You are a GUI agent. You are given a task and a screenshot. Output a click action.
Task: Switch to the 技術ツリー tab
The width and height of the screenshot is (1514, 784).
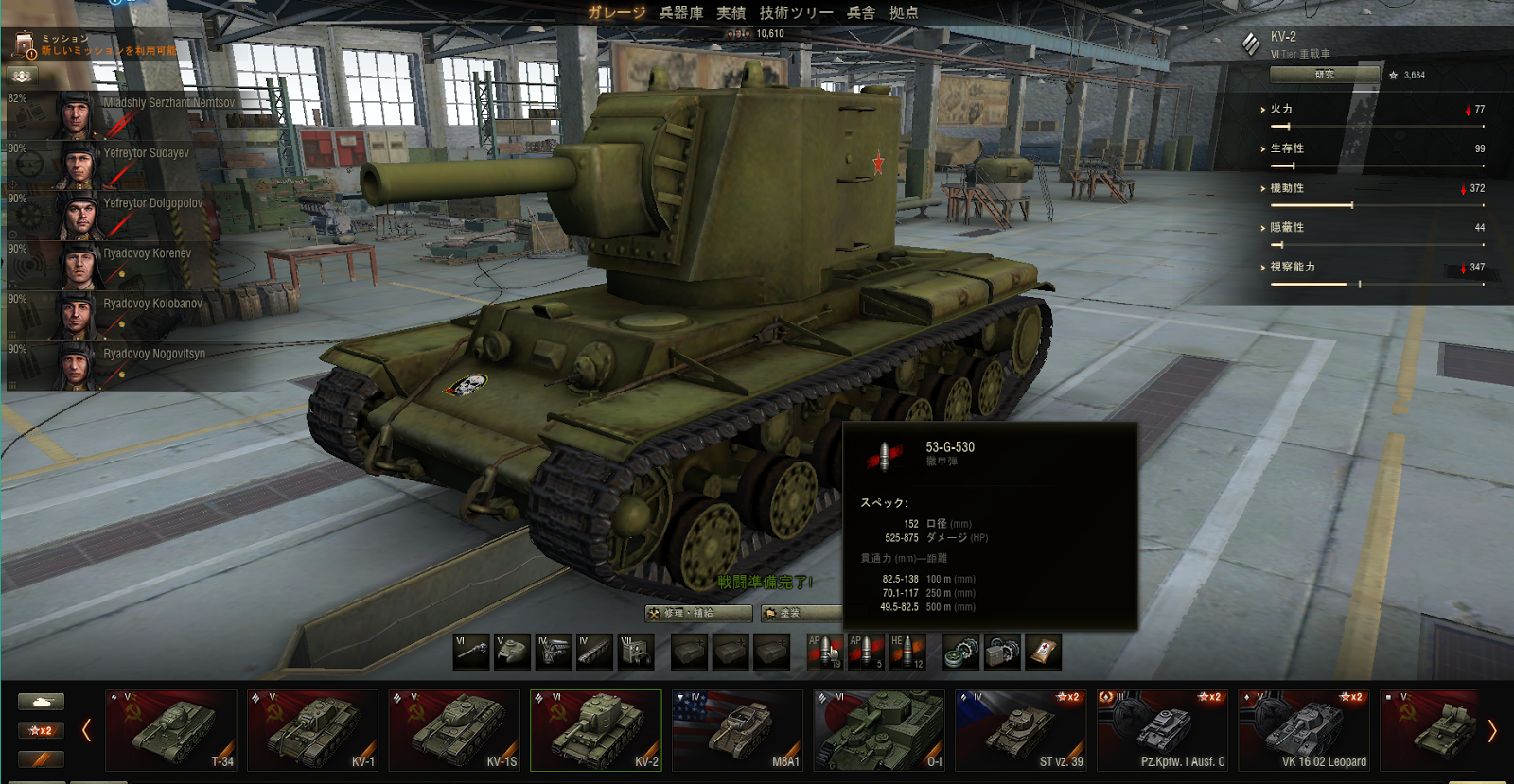point(796,12)
